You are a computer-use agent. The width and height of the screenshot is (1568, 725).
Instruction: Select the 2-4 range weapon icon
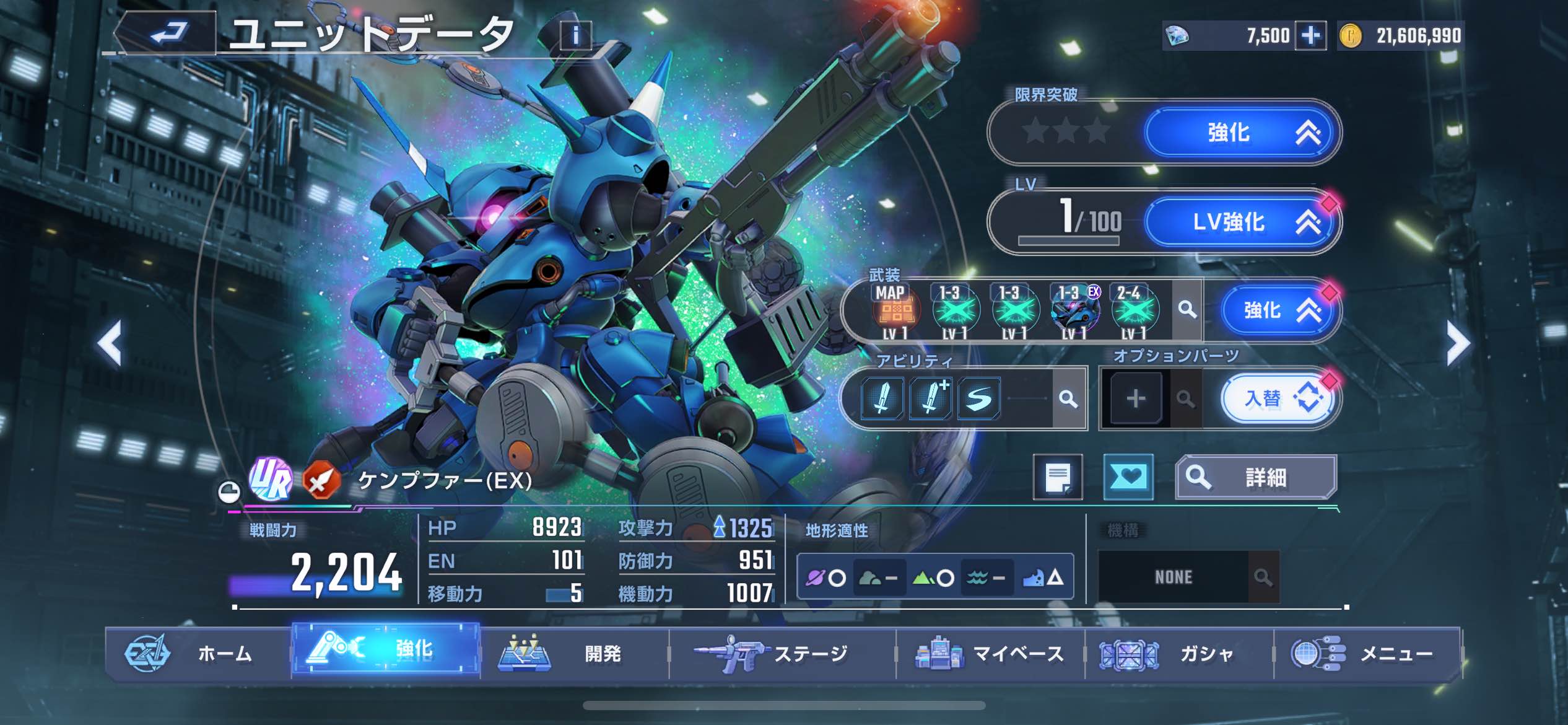(1133, 310)
